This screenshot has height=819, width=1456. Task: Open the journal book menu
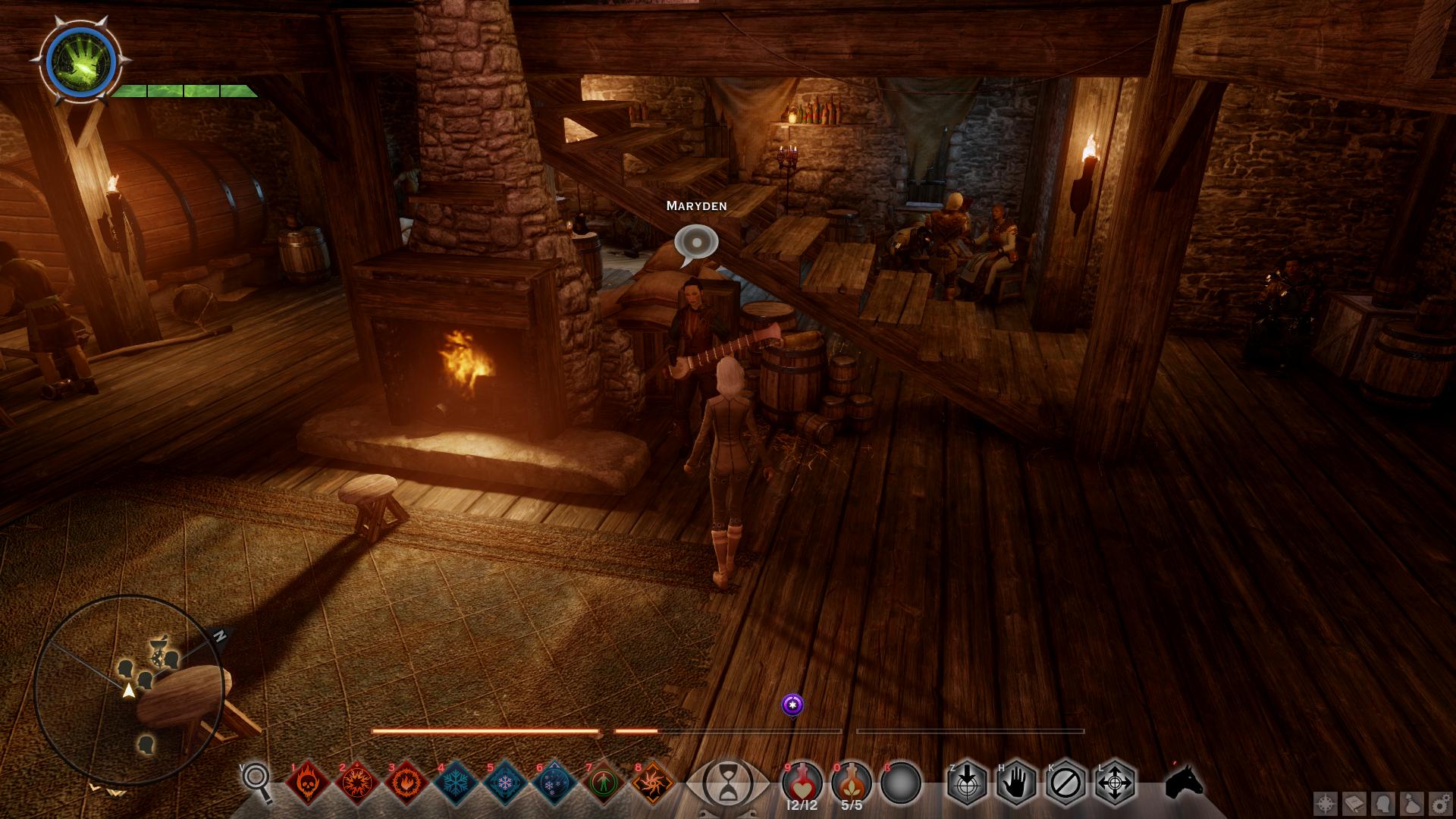point(1354,802)
